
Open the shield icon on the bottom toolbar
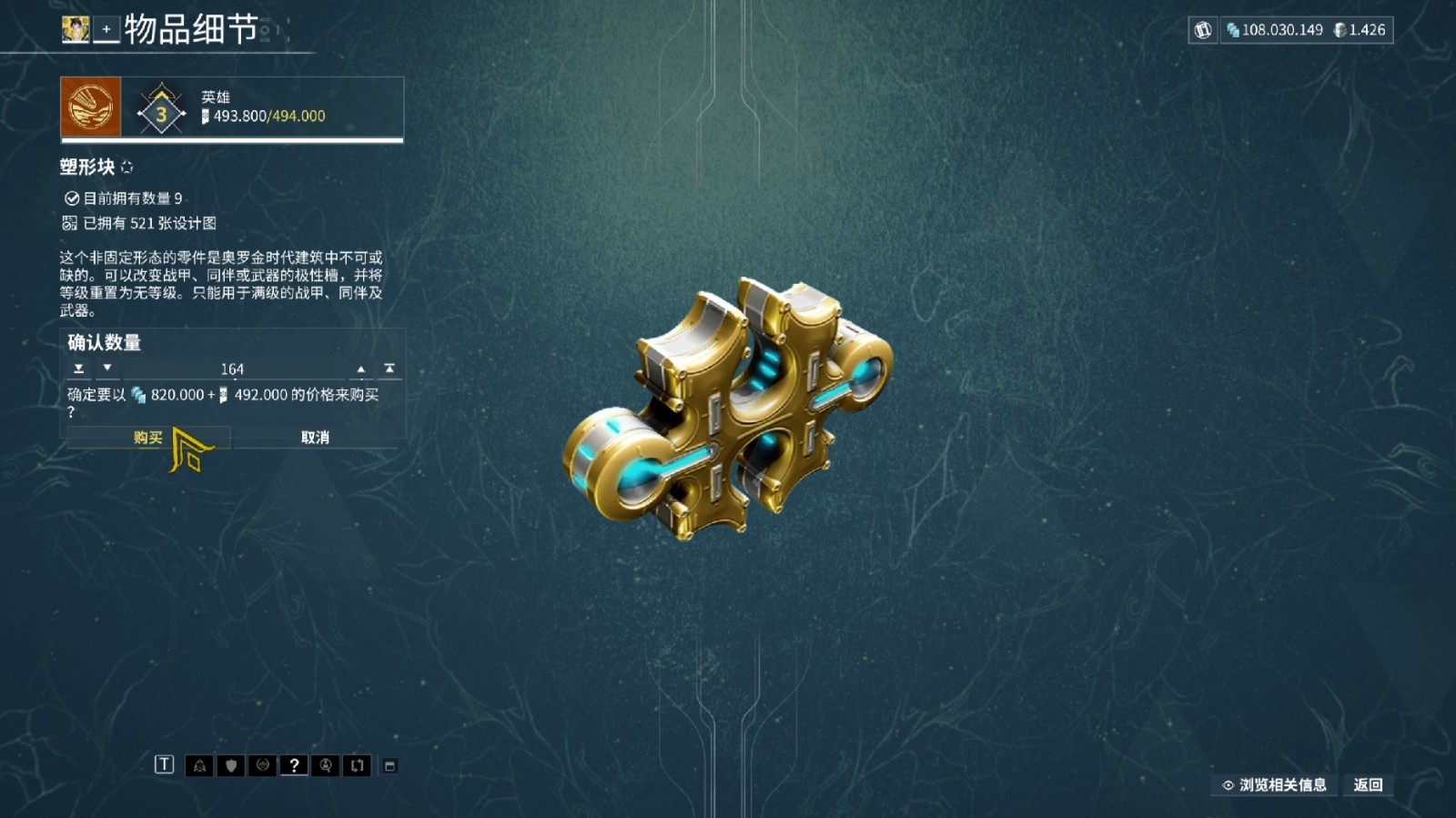pos(229,765)
